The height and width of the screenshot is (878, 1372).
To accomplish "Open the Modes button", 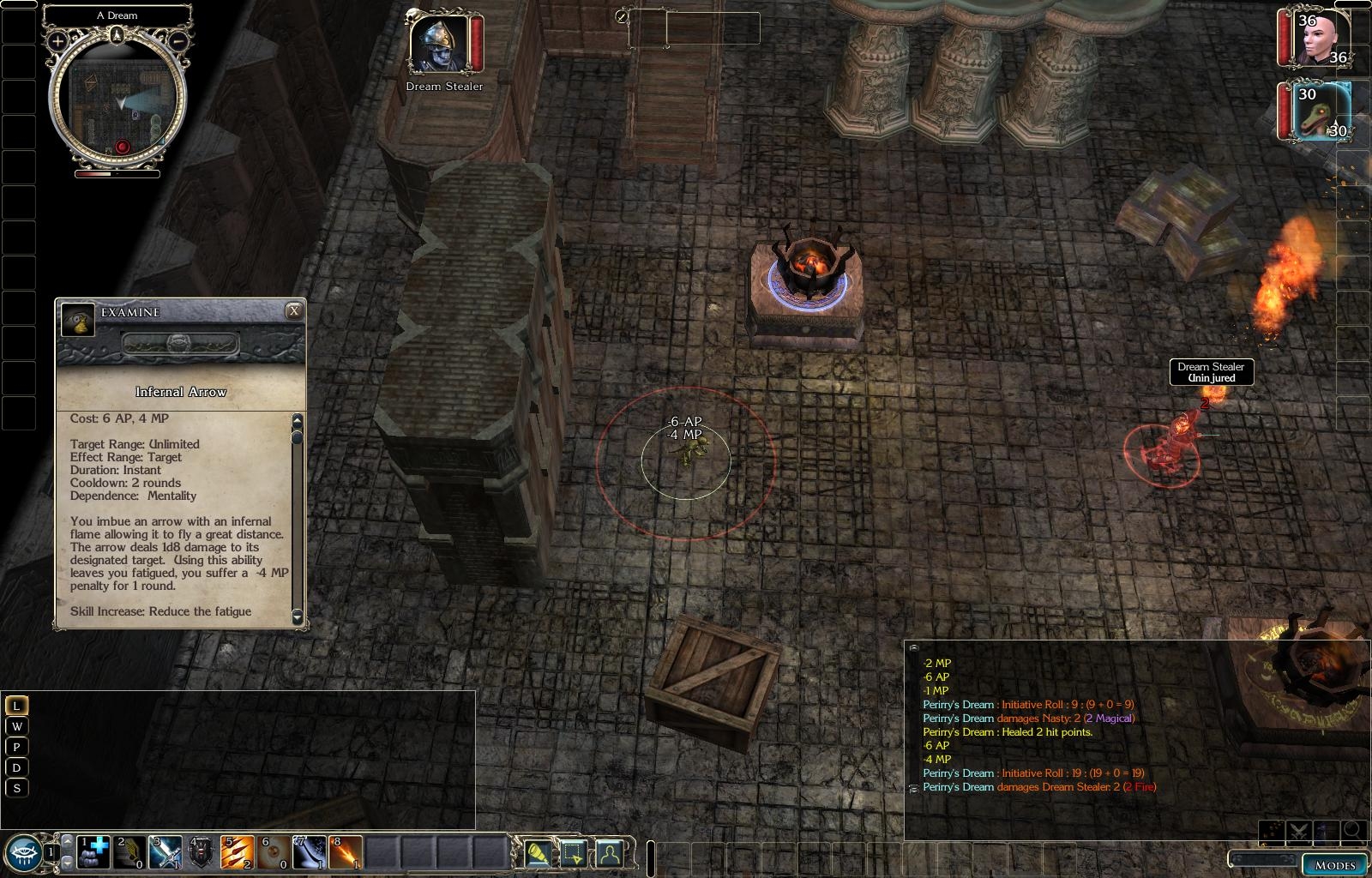I will click(x=1335, y=864).
